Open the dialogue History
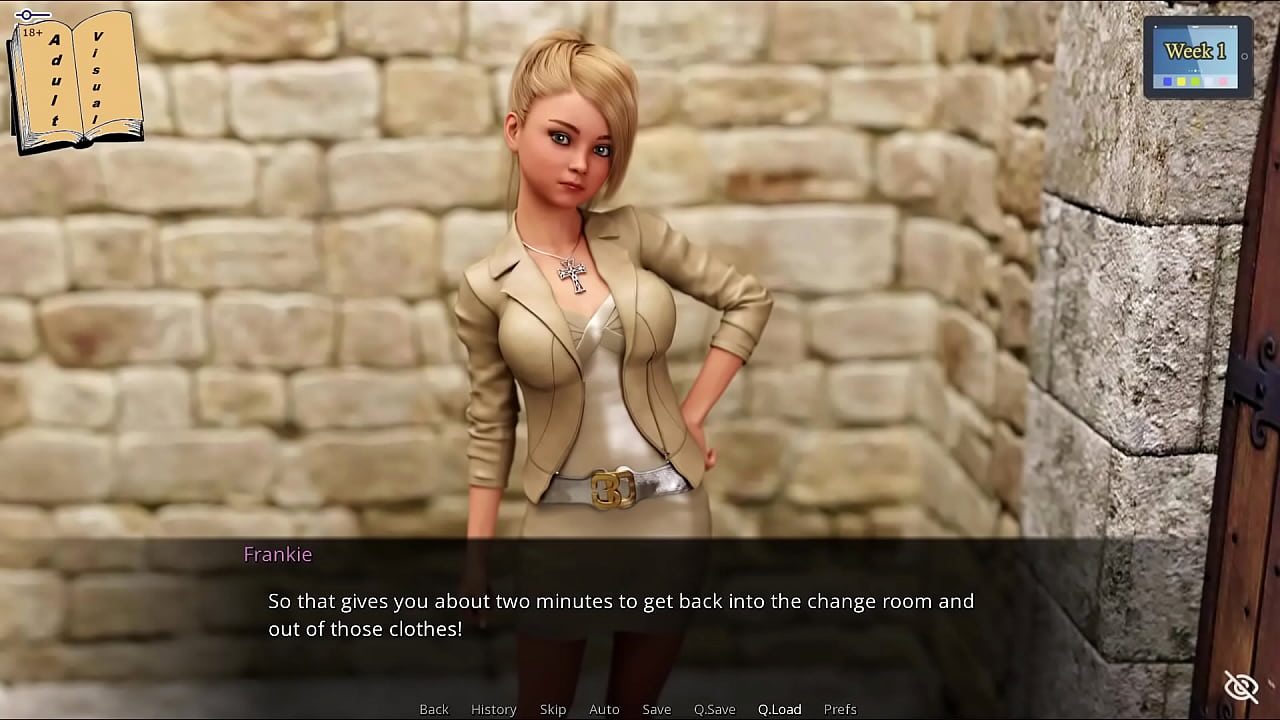1280x720 pixels. [x=493, y=709]
